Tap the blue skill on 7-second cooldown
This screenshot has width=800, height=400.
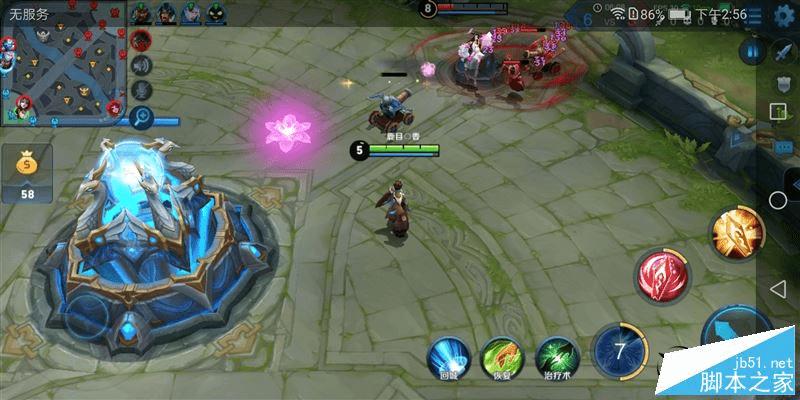[x=619, y=352]
